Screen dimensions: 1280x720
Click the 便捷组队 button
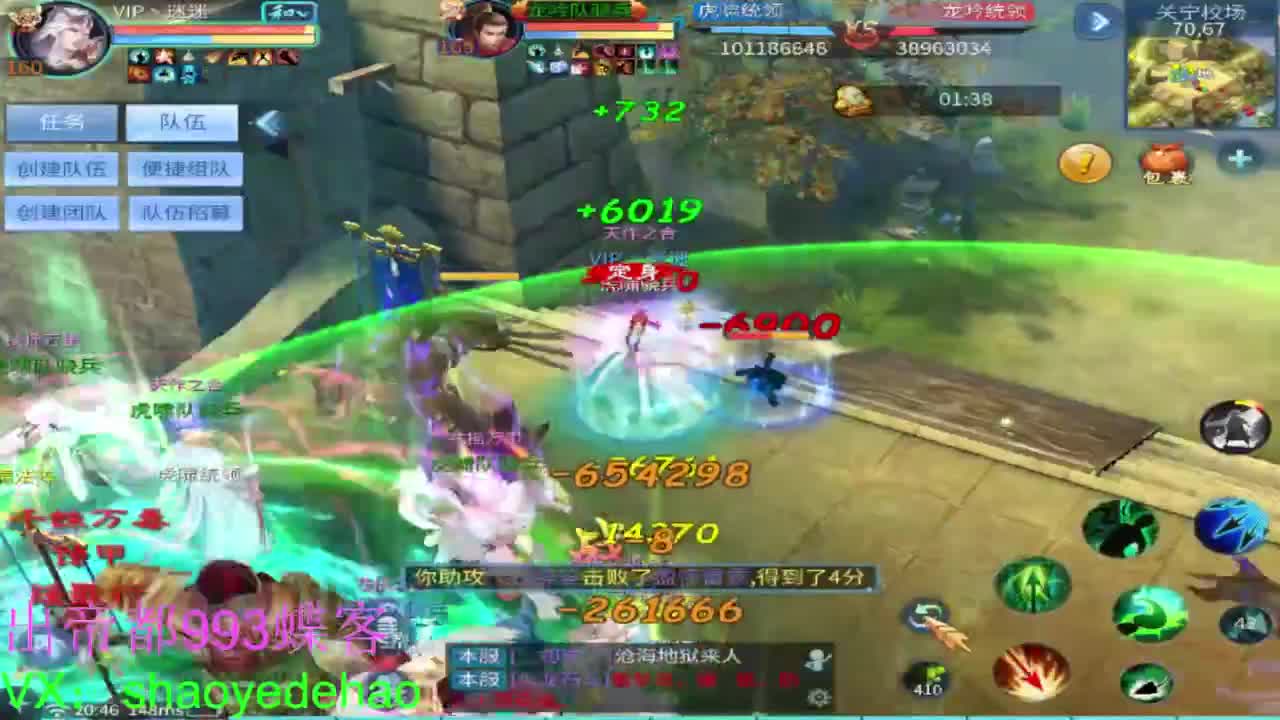[183, 168]
